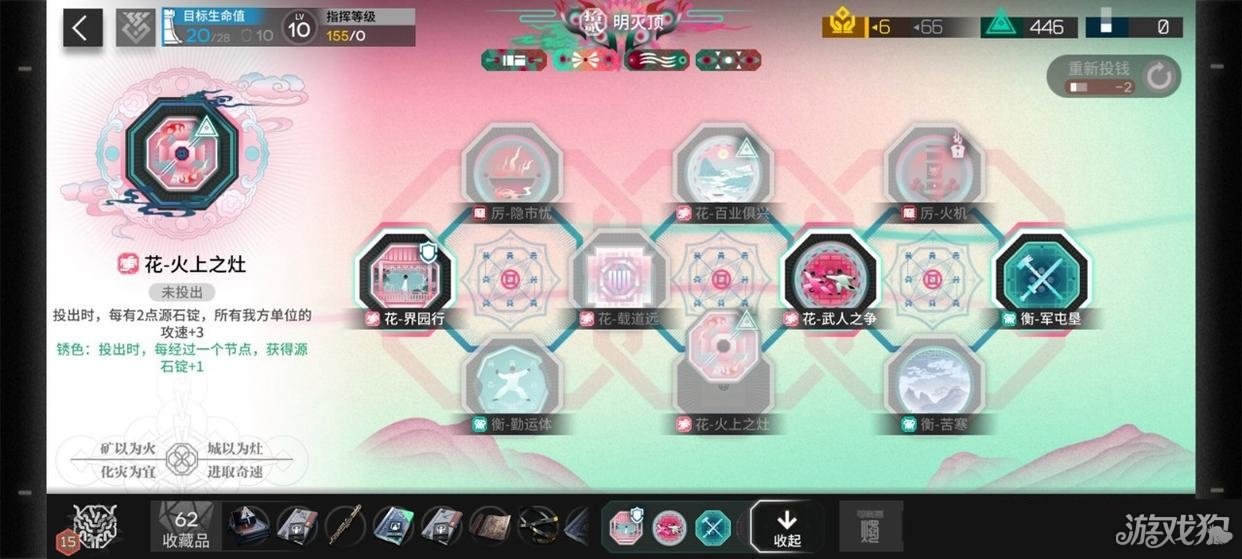Pick the 衡-军屯垦 coin node
This screenshot has width=1242, height=559.
pos(1041,277)
